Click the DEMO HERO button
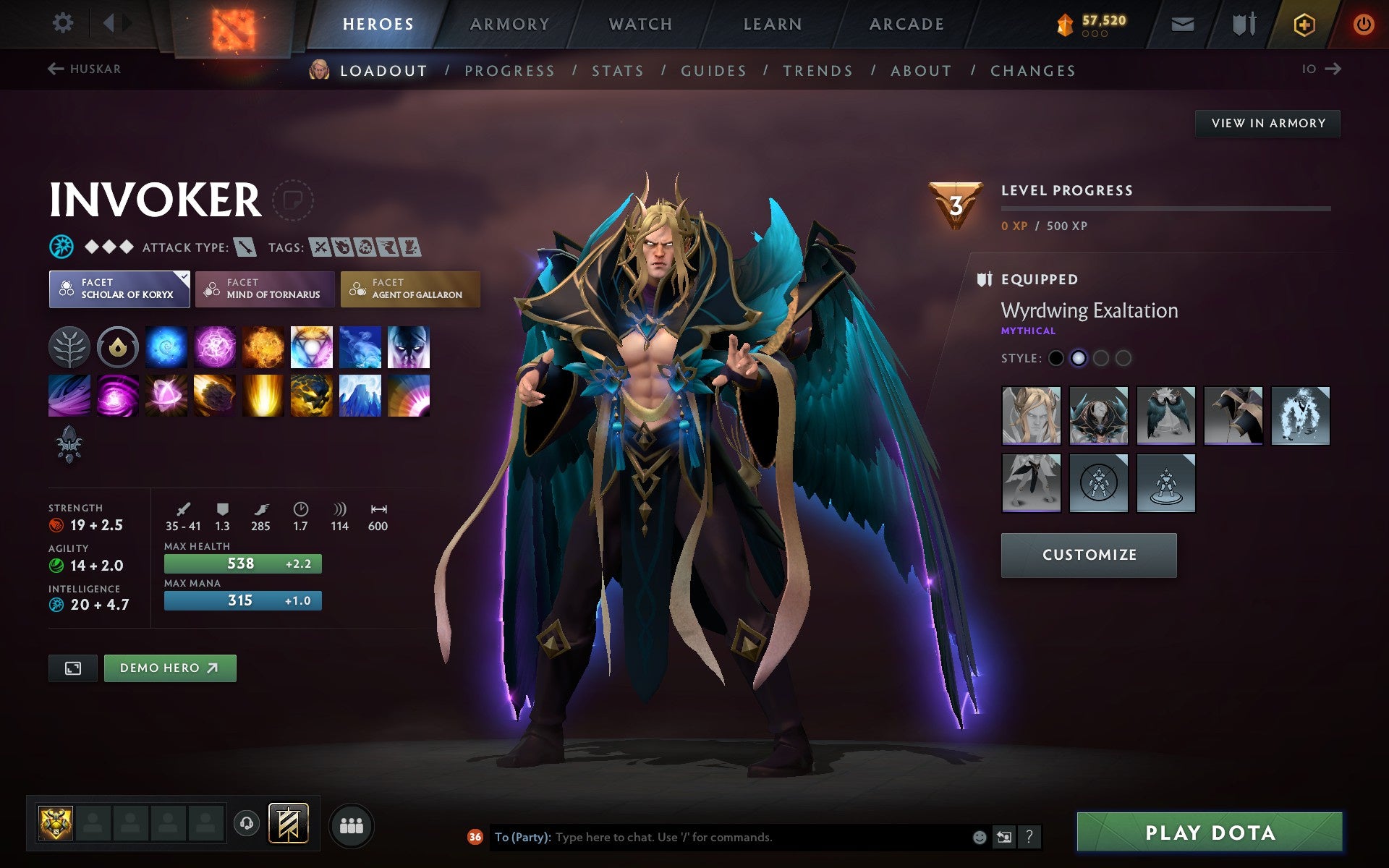 (x=170, y=668)
